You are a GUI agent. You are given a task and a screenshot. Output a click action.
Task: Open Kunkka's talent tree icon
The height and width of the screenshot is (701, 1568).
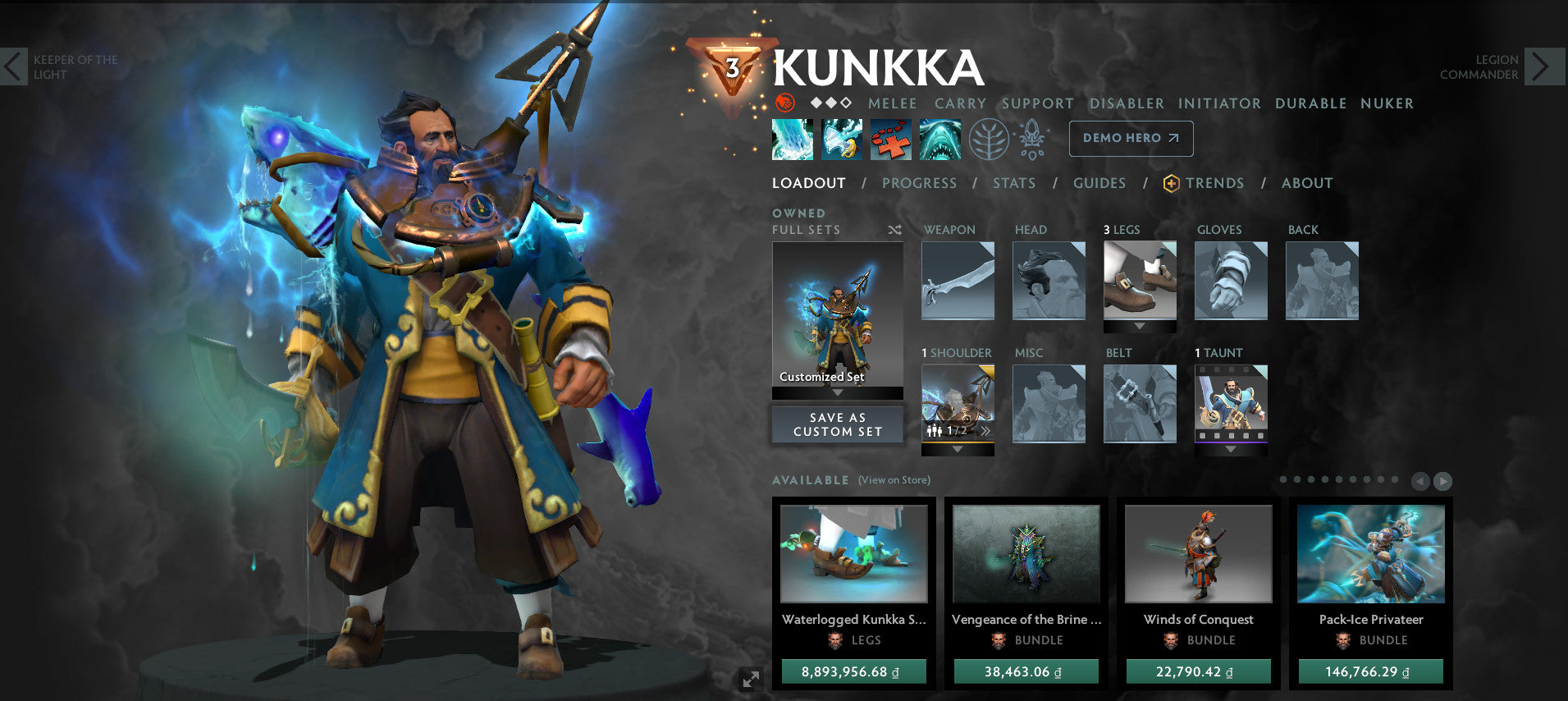point(991,140)
